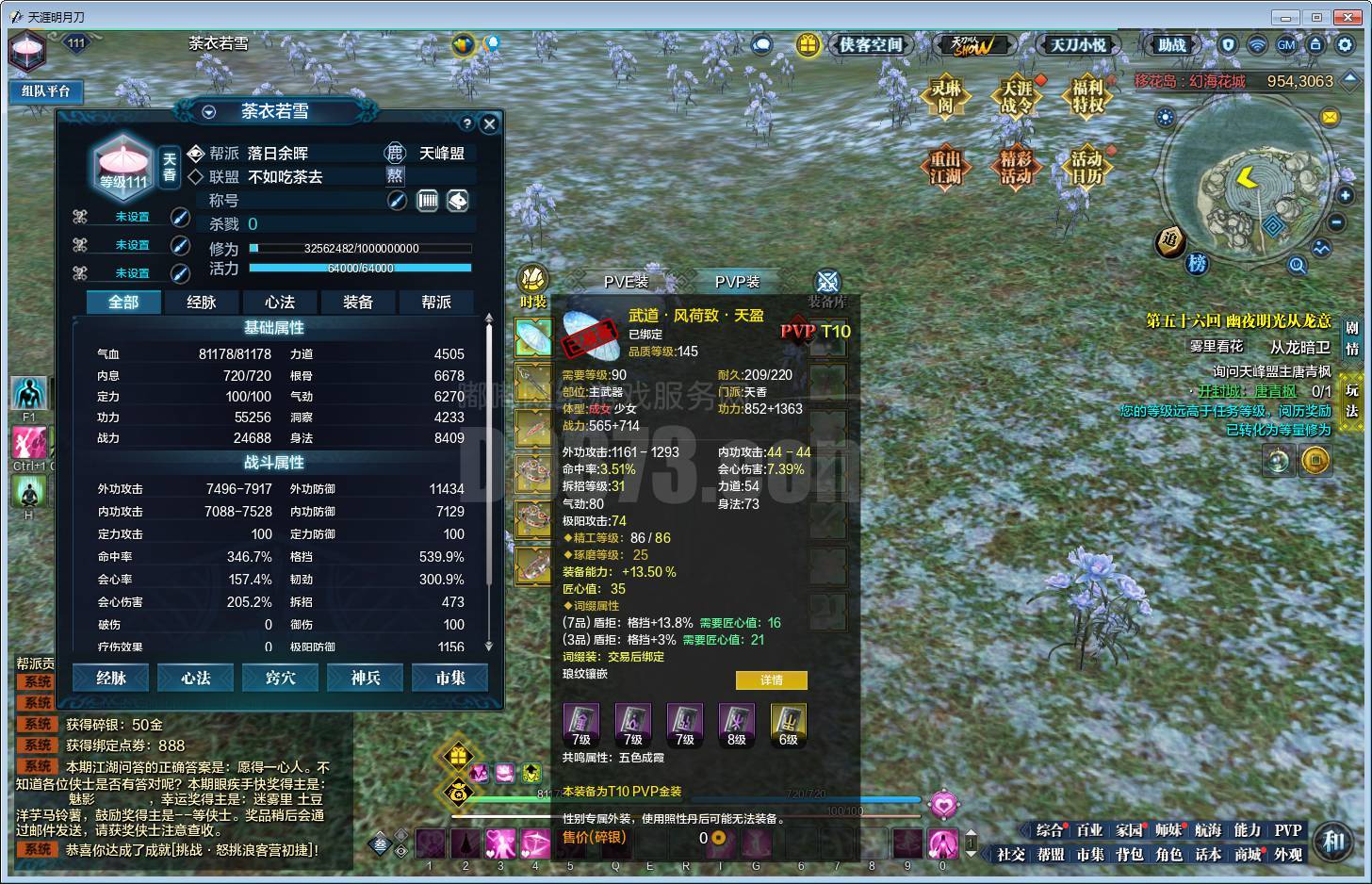1372x884 pixels.
Task: Click the 详情 details button in tooltip
Action: click(x=771, y=679)
